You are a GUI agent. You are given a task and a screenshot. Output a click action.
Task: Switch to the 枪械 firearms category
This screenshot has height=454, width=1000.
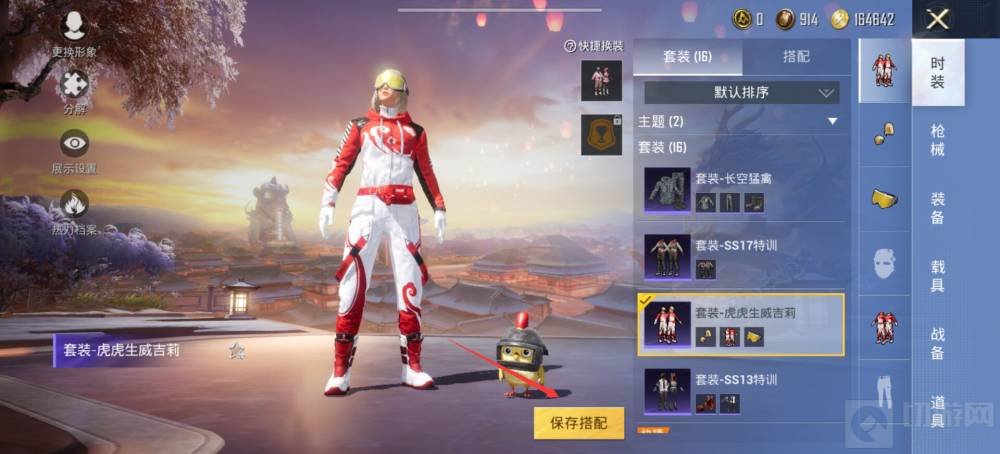point(937,140)
